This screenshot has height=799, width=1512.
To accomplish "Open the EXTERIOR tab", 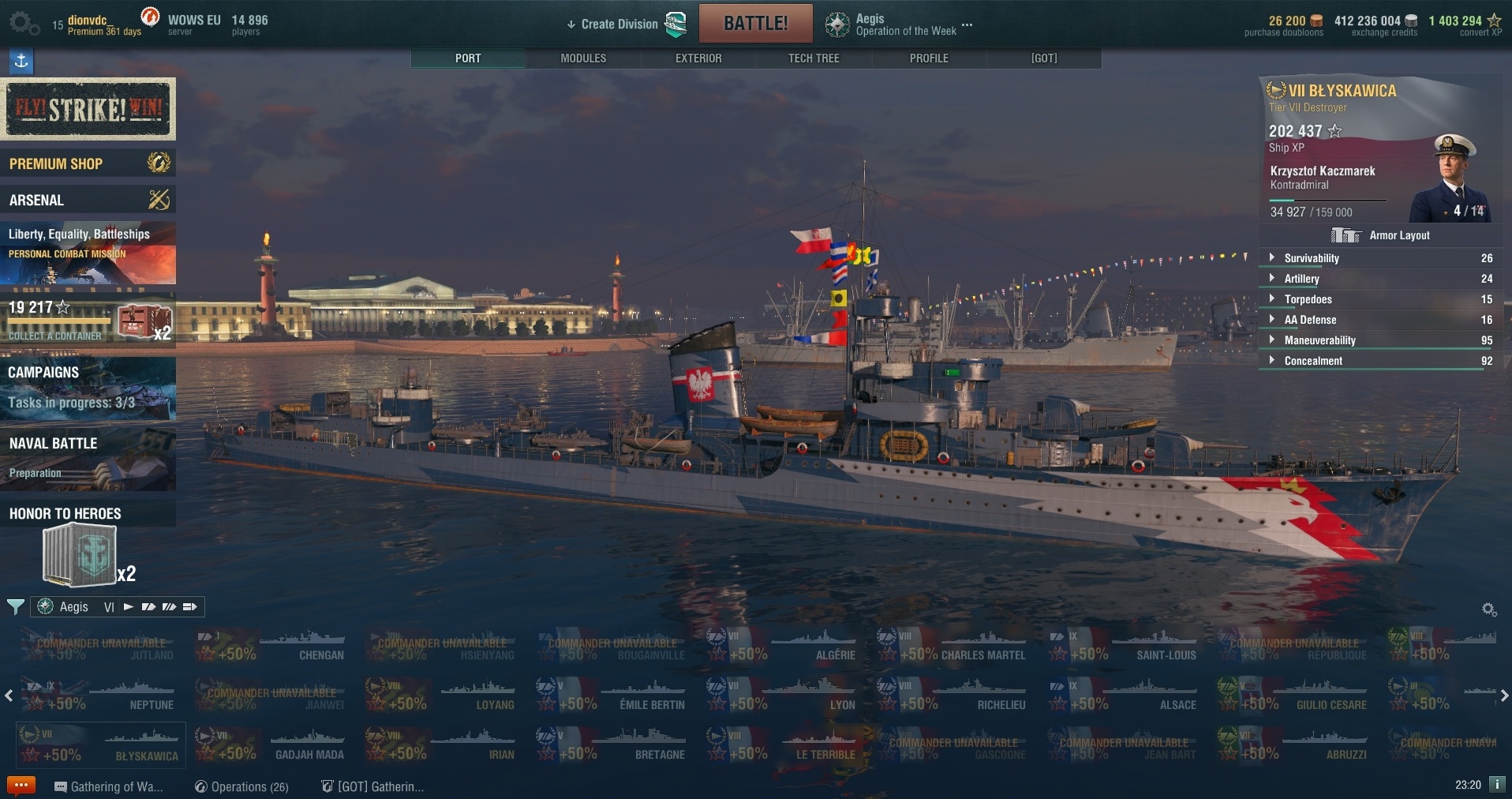I will 698,58.
